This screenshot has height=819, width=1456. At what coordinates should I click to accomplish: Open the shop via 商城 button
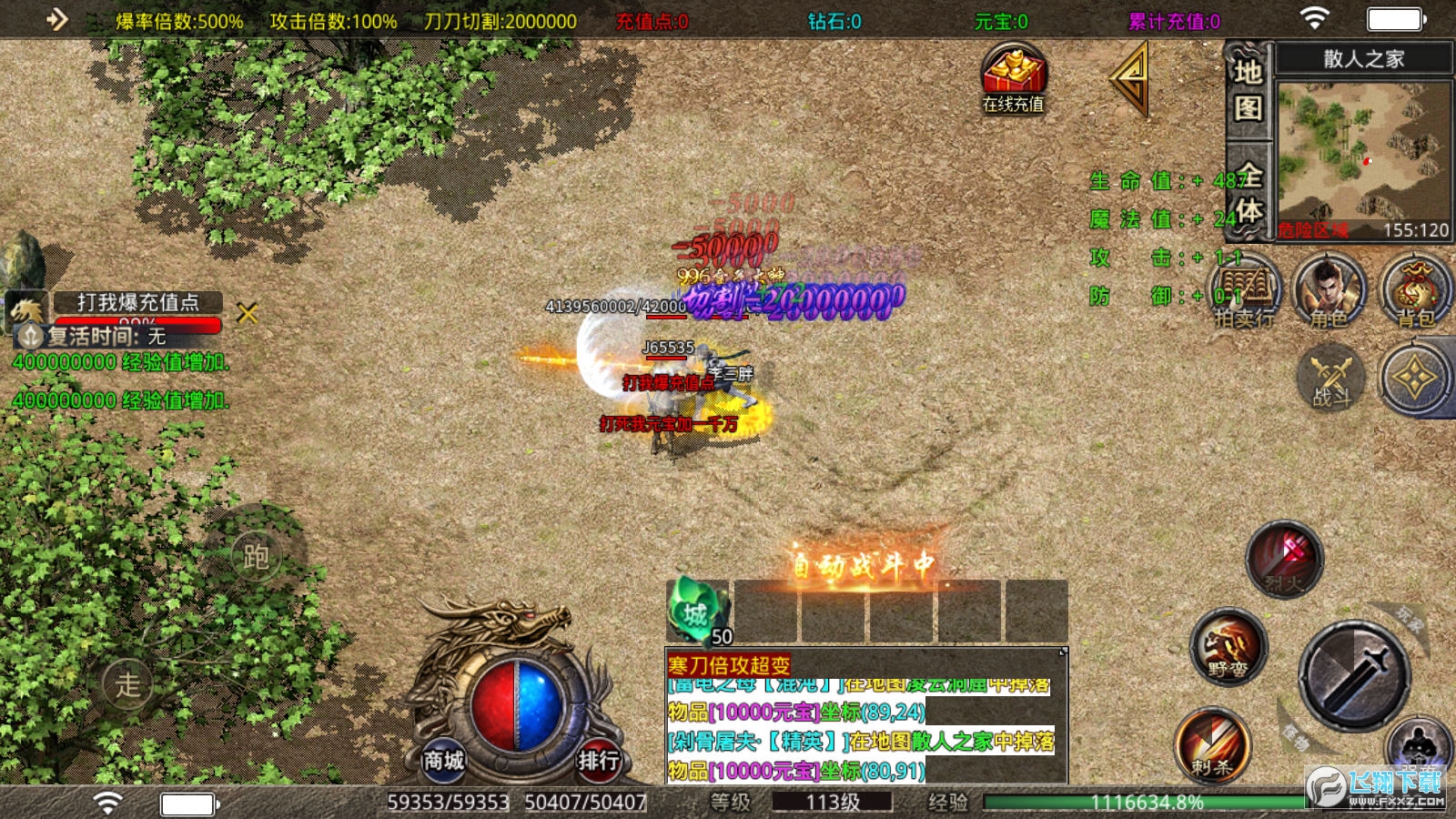point(443,759)
